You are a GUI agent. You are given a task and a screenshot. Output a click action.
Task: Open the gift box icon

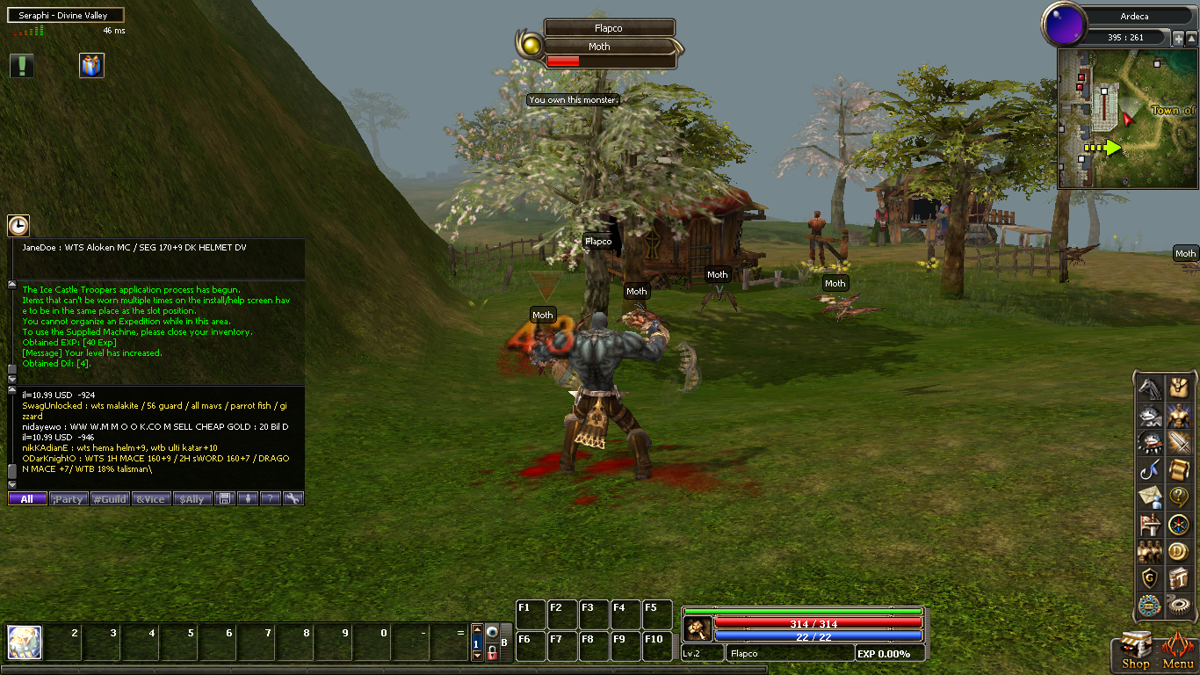point(92,66)
